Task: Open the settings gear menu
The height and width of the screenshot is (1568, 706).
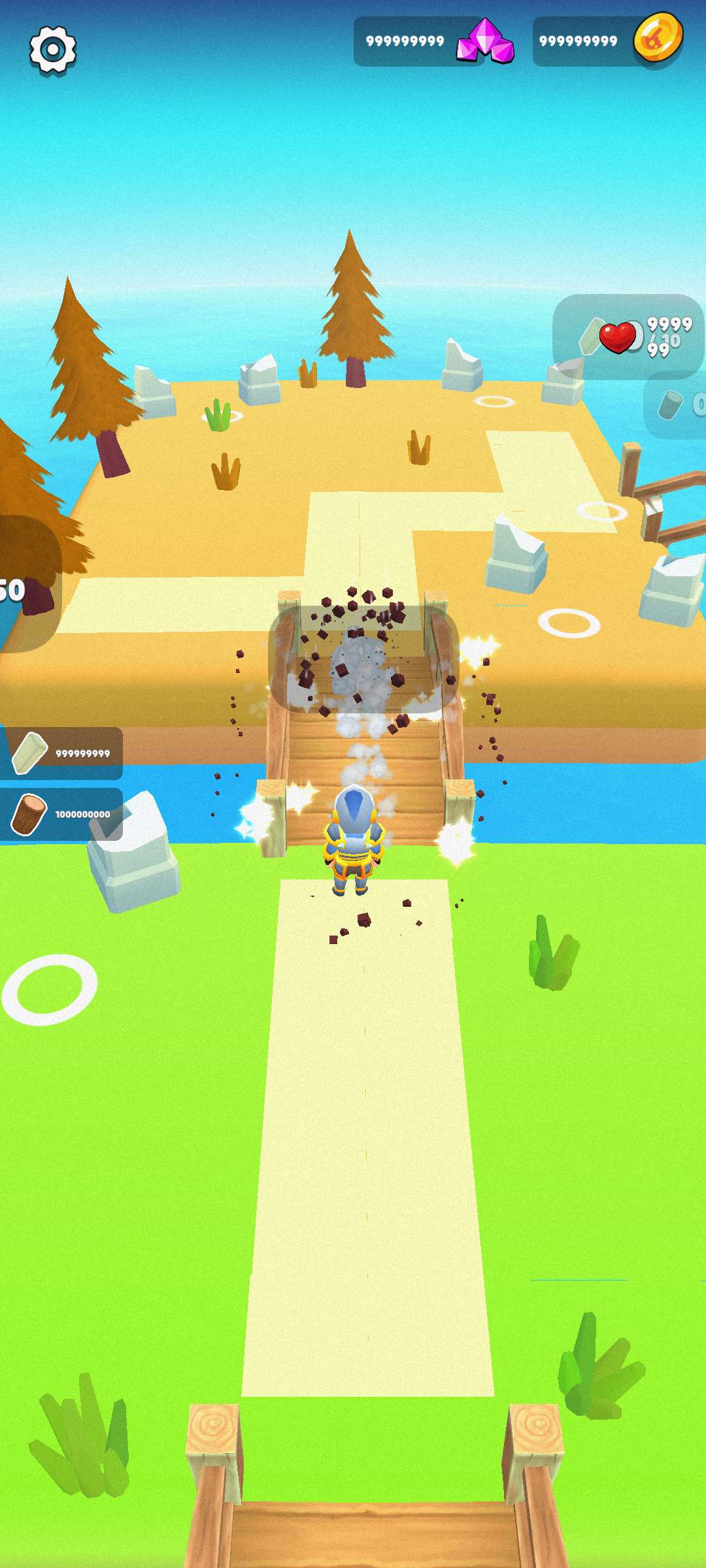Action: [53, 50]
